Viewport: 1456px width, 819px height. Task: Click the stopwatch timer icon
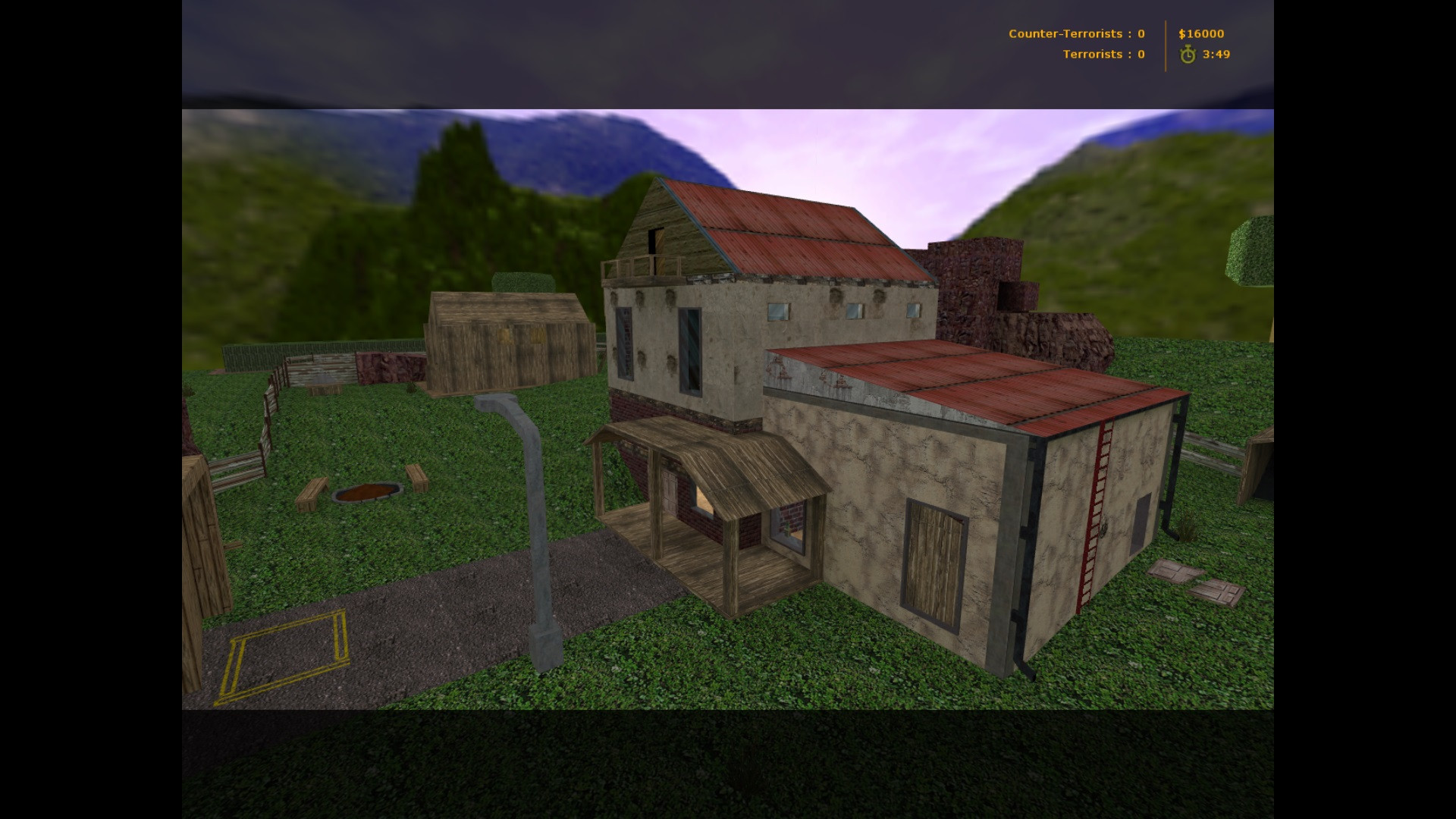(x=1187, y=54)
